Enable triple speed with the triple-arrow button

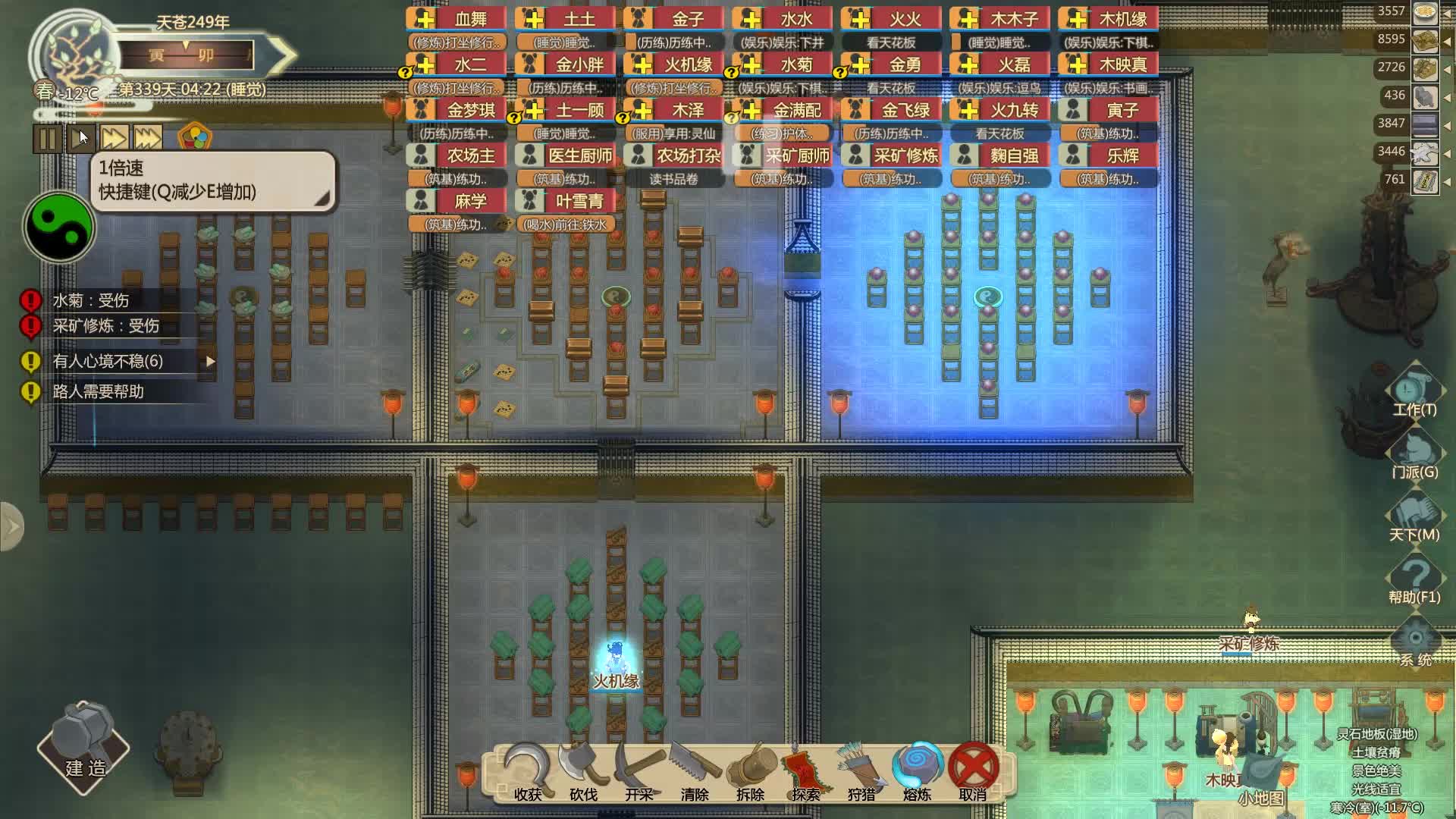[x=146, y=137]
